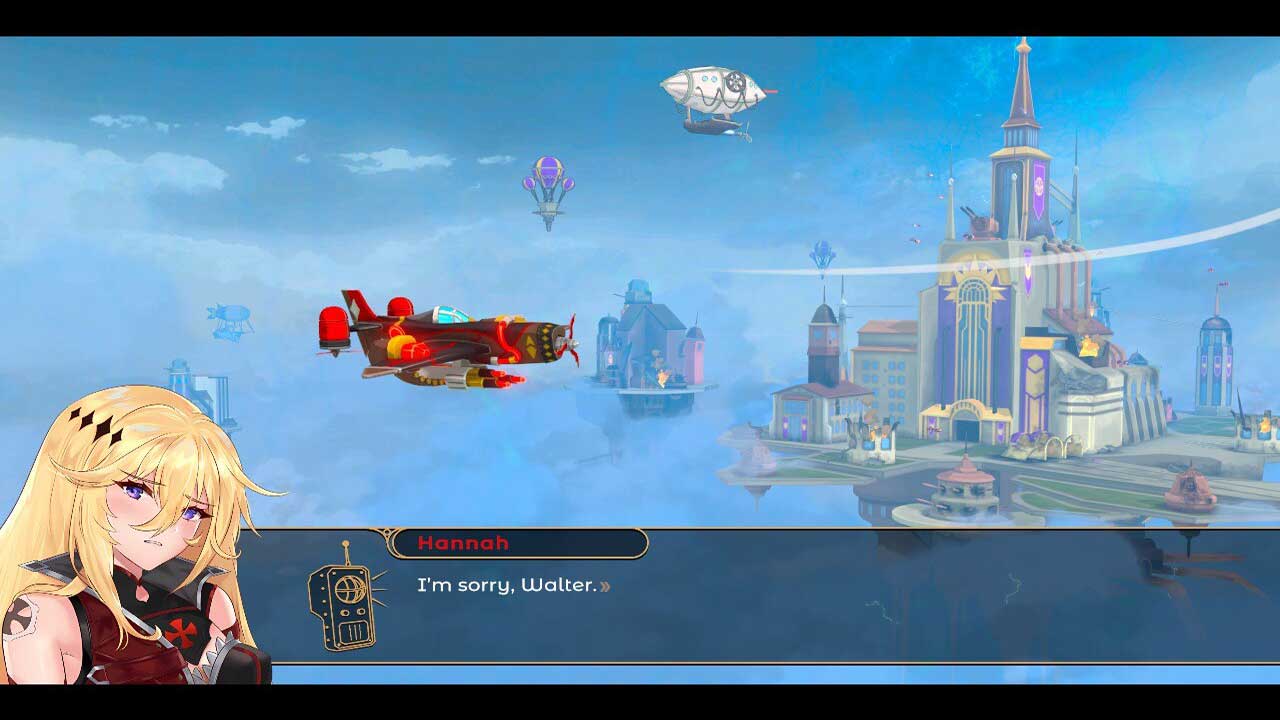Advance dialogue via the double-arrow continue marker
Screen dimensions: 1280x720
[605, 586]
